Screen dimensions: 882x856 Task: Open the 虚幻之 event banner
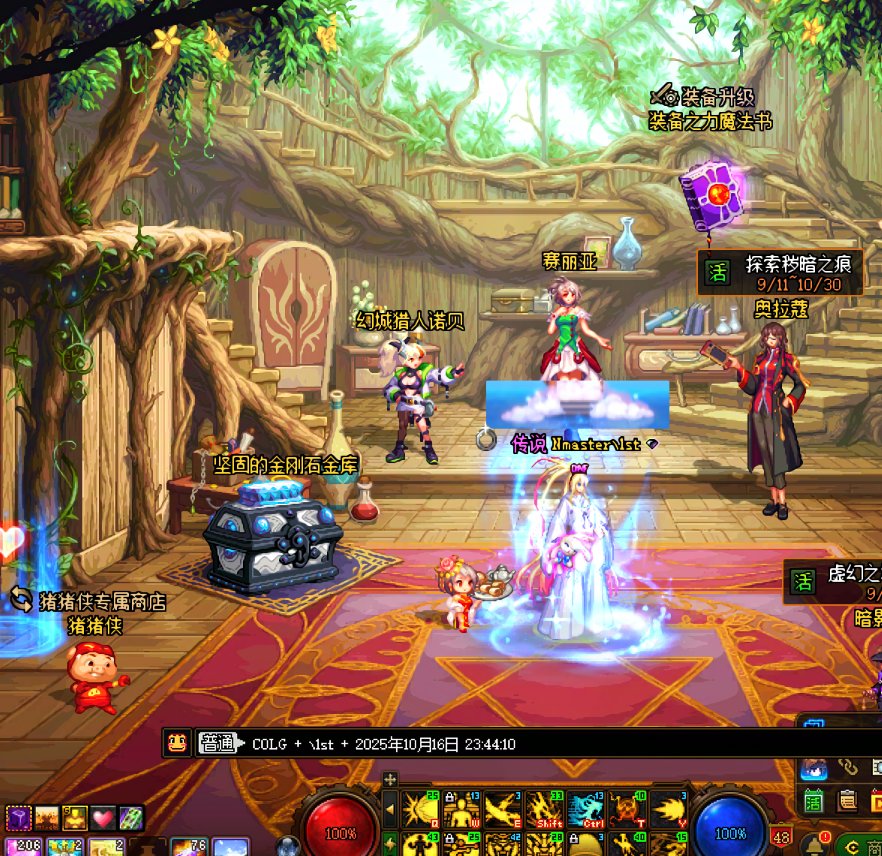pyautogui.click(x=832, y=580)
